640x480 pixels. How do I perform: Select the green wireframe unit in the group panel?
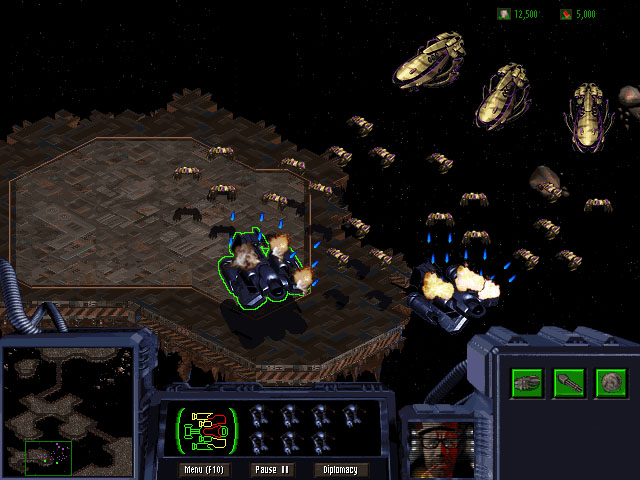click(207, 429)
